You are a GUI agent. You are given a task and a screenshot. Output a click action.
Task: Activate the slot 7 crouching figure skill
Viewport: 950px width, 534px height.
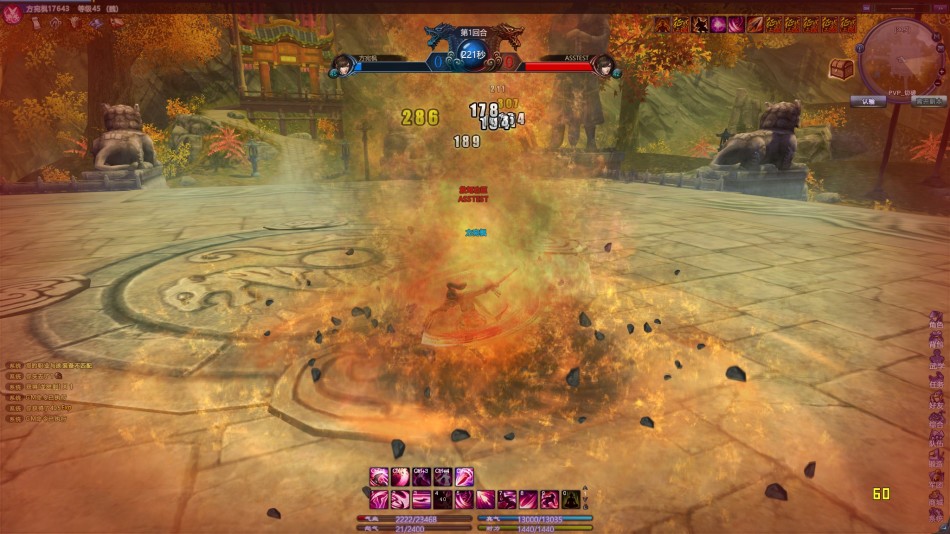coord(507,499)
